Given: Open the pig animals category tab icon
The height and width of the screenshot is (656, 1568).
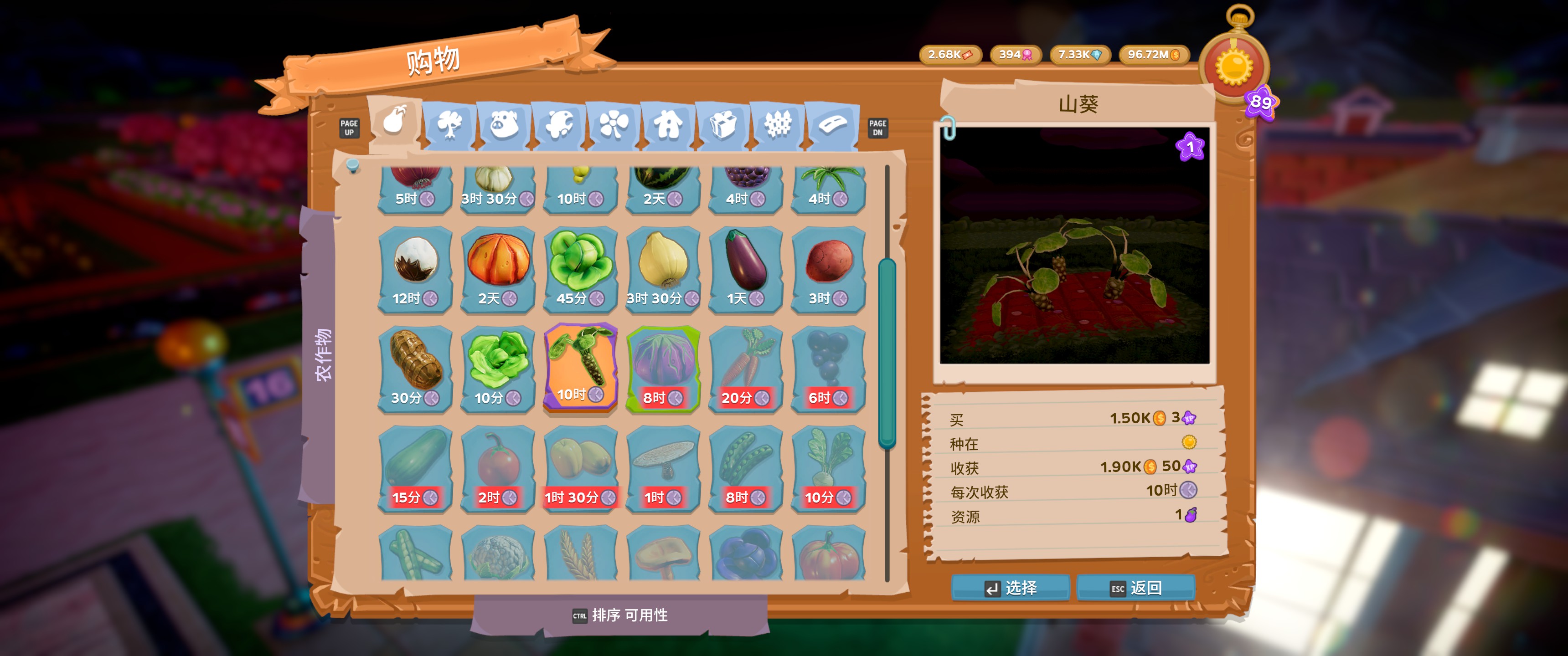Looking at the screenshot, I should coord(505,125).
